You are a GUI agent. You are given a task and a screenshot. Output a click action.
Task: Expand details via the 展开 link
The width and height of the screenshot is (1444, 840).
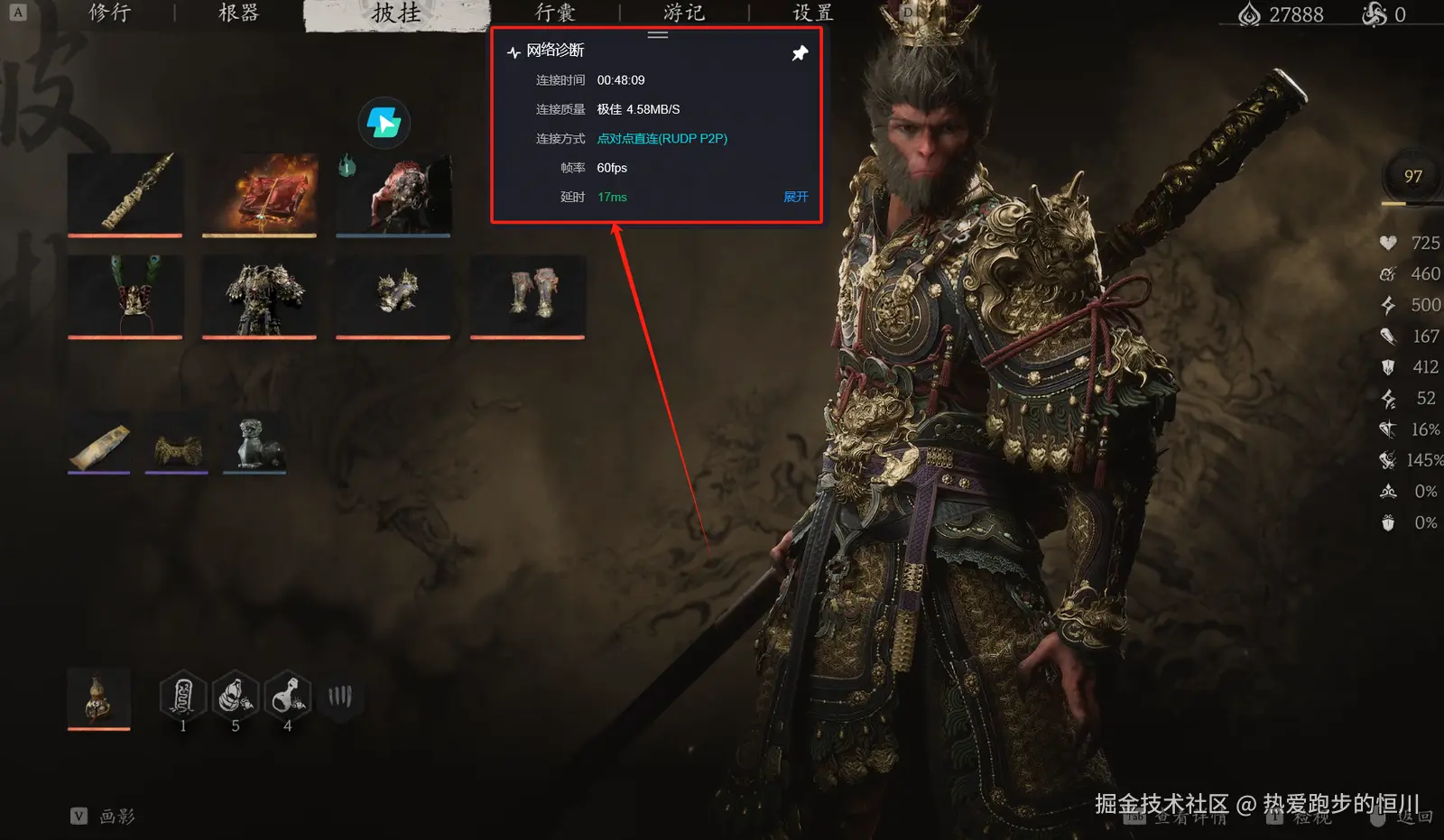pos(795,197)
